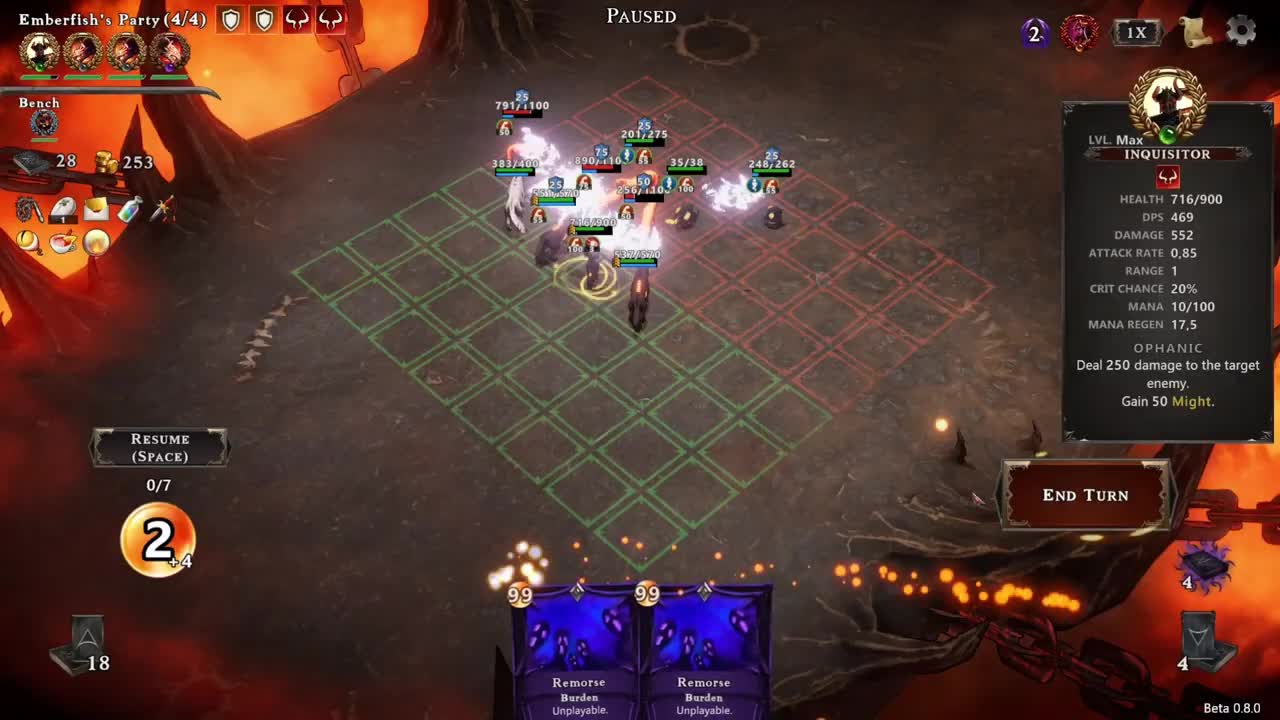Toggle the horned demon icon in the party bar
Image resolution: width=1280 pixels, height=720 pixels.
coord(299,18)
